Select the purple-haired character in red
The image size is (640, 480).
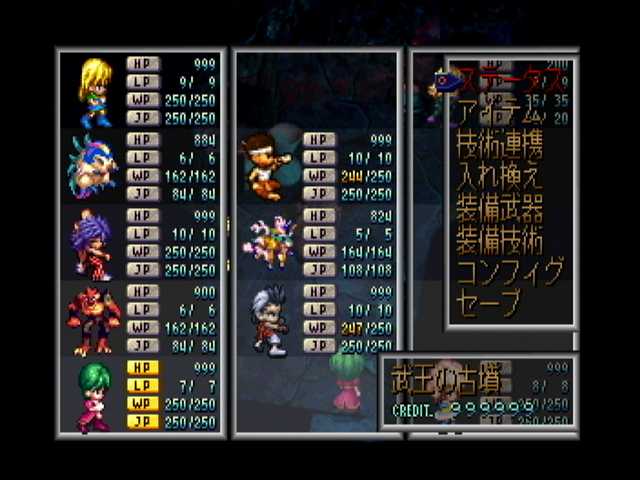[x=90, y=244]
